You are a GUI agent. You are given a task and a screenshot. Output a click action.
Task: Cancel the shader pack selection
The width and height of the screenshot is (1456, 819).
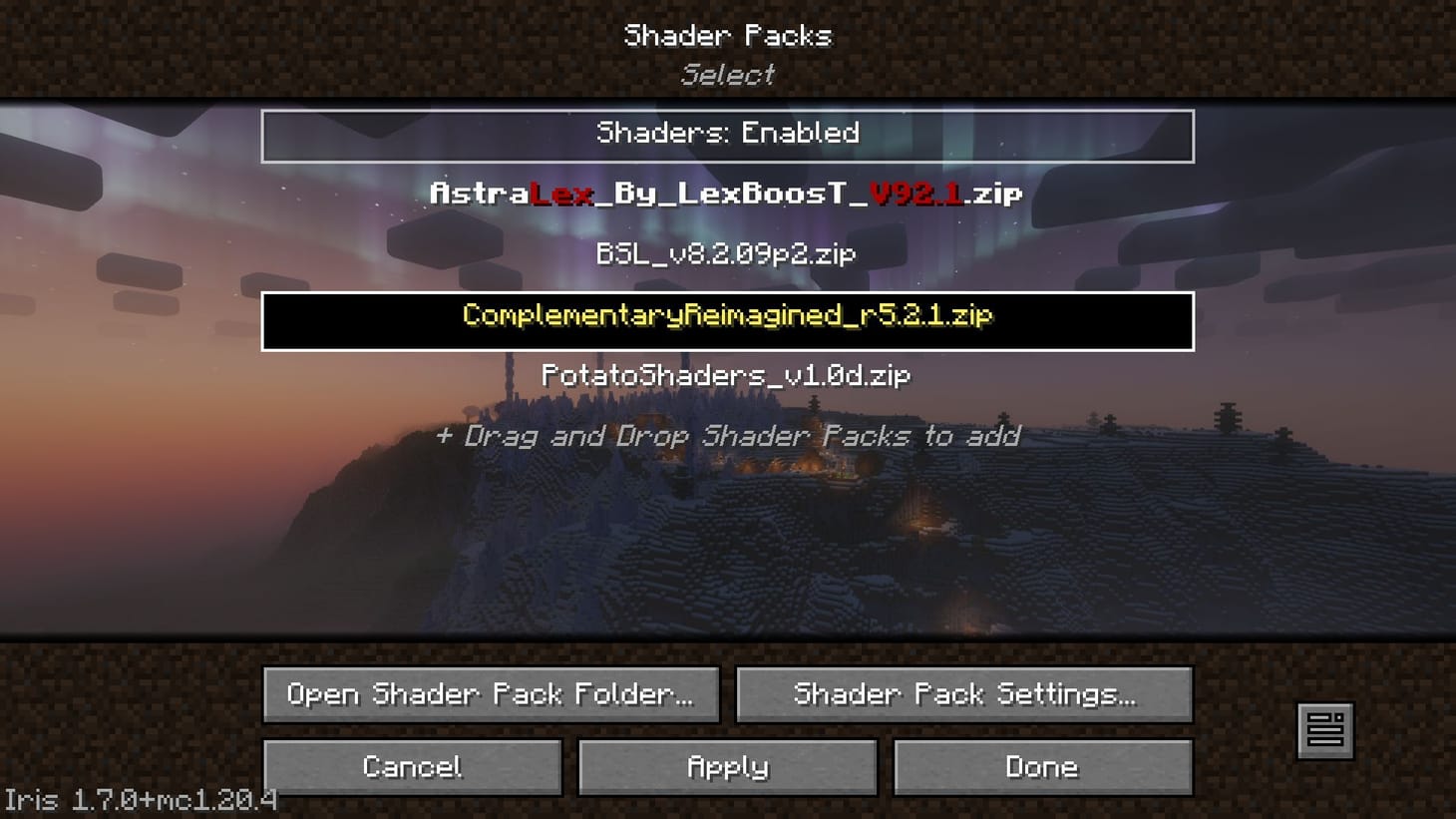pos(411,767)
